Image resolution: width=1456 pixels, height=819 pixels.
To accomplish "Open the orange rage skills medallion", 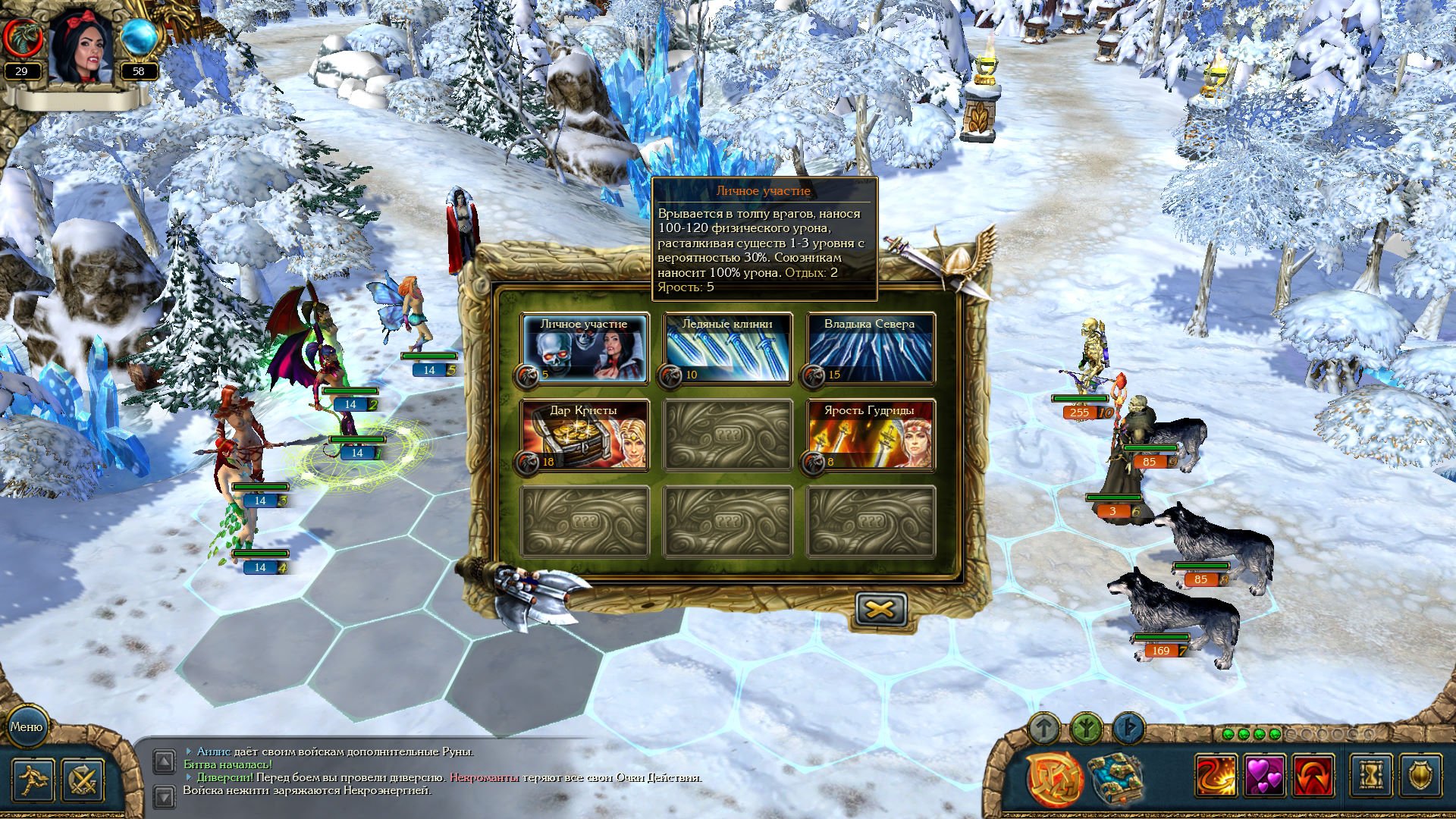I will click(x=1055, y=777).
